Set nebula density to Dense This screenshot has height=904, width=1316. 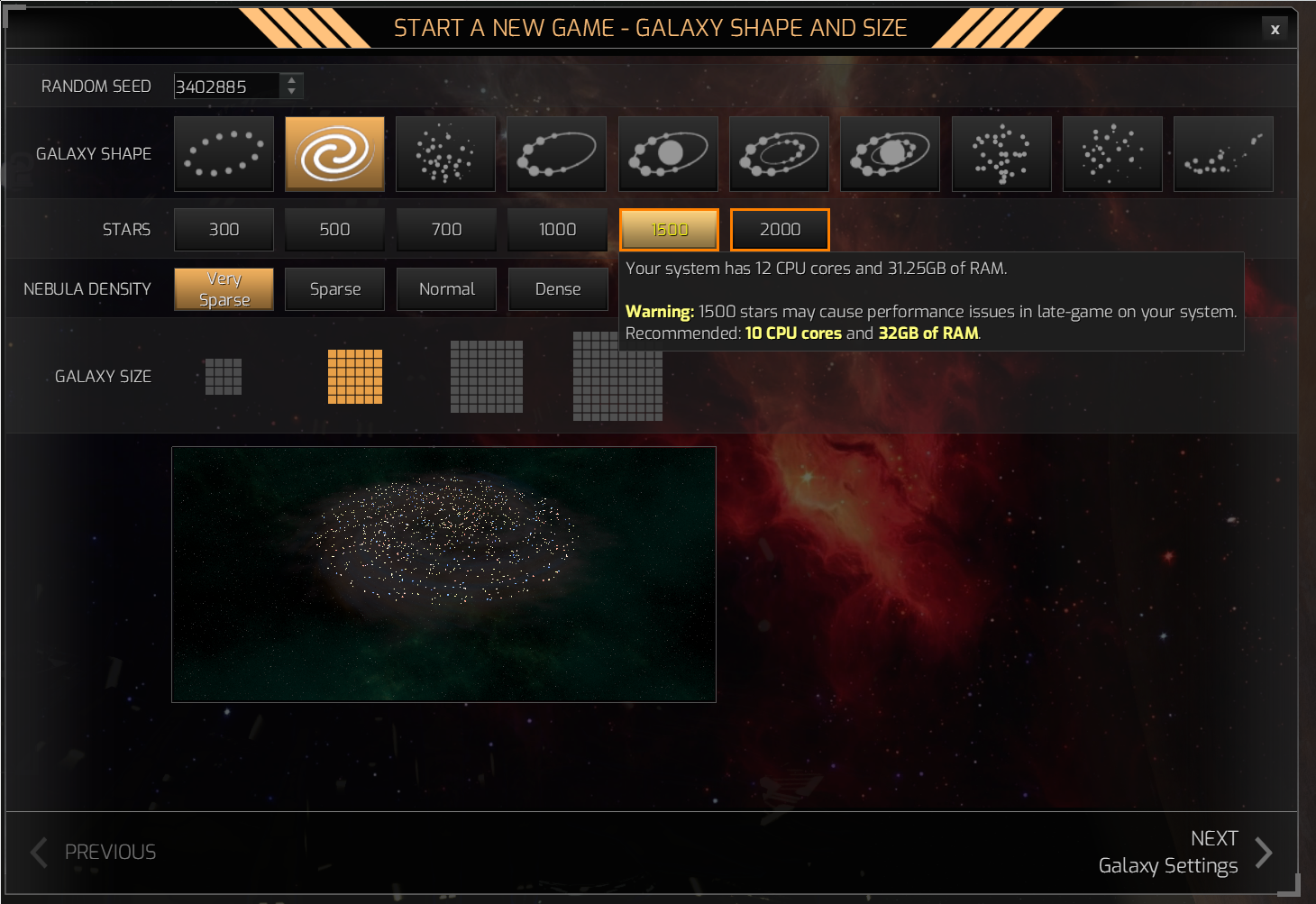(x=558, y=288)
